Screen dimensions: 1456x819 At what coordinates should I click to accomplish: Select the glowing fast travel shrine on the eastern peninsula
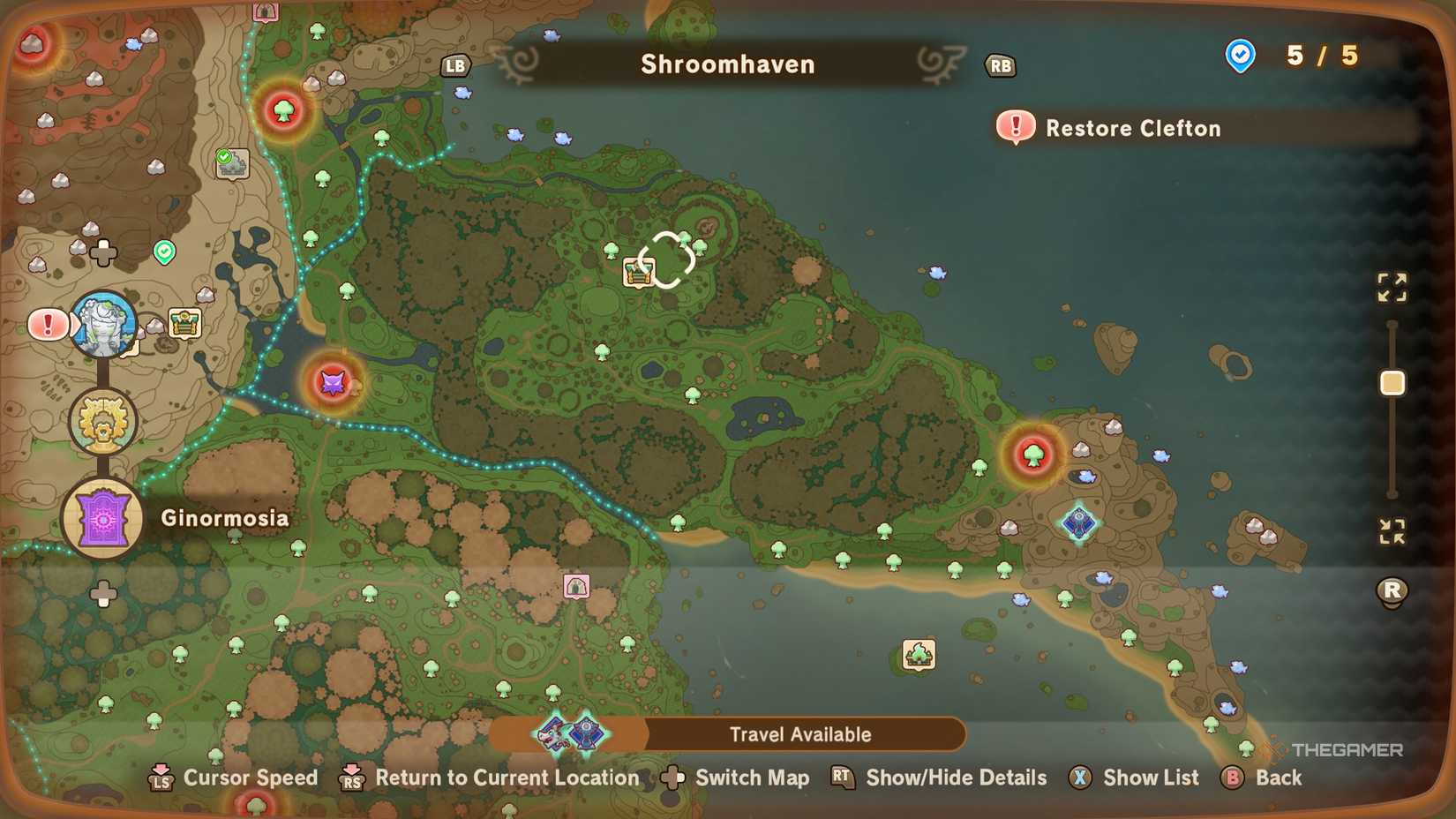1078,522
